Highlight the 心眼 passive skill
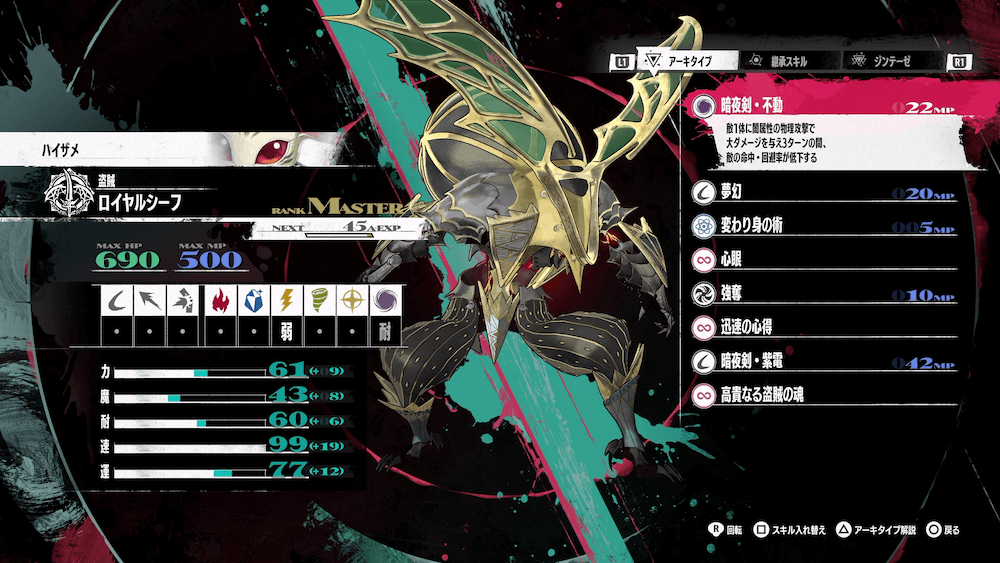This screenshot has height=563, width=1000. (820, 260)
